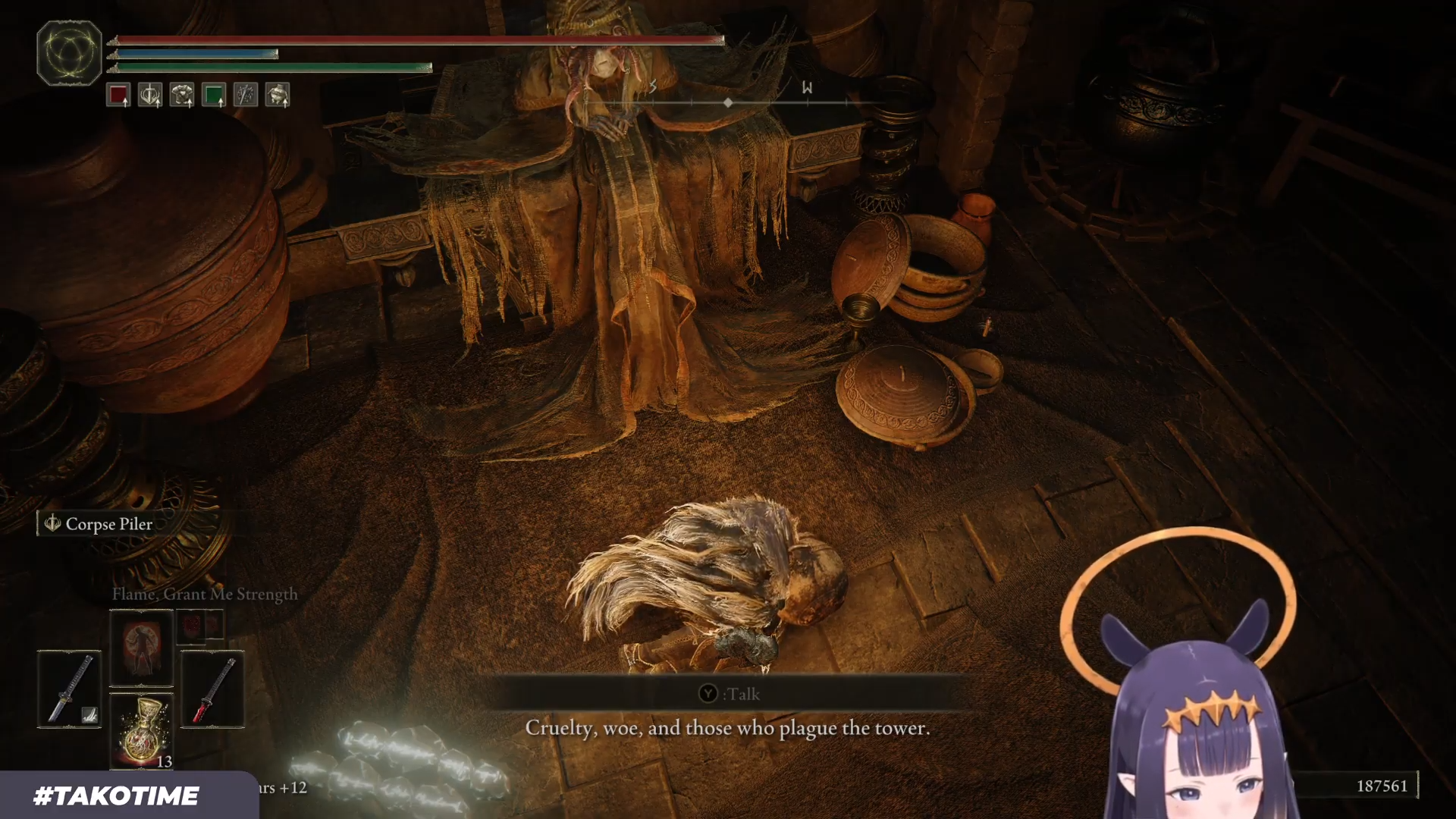
Task: Inspect the chest armor defense buff icon
Action: pos(182,95)
